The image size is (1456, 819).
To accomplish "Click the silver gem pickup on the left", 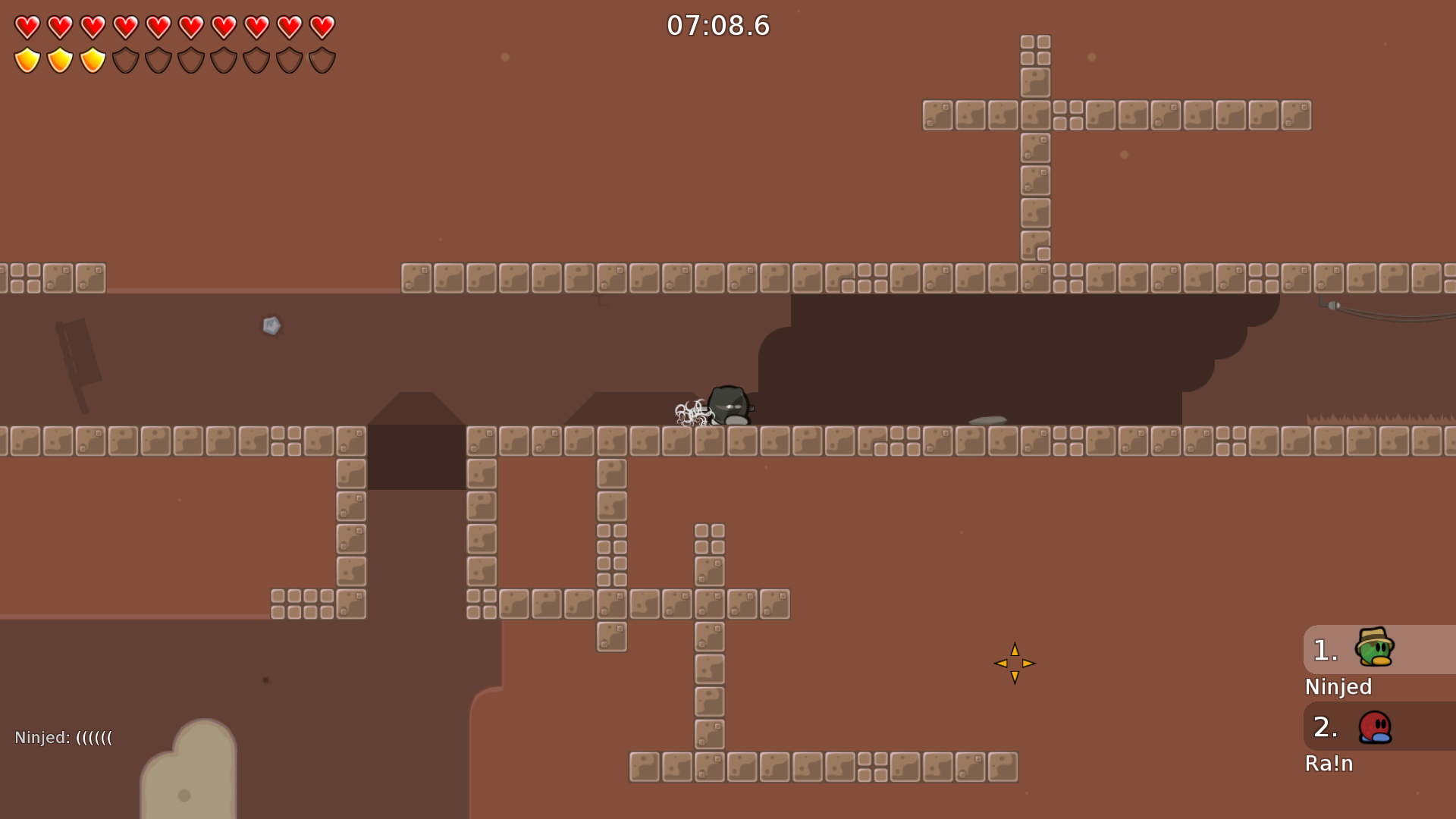I will click(271, 326).
